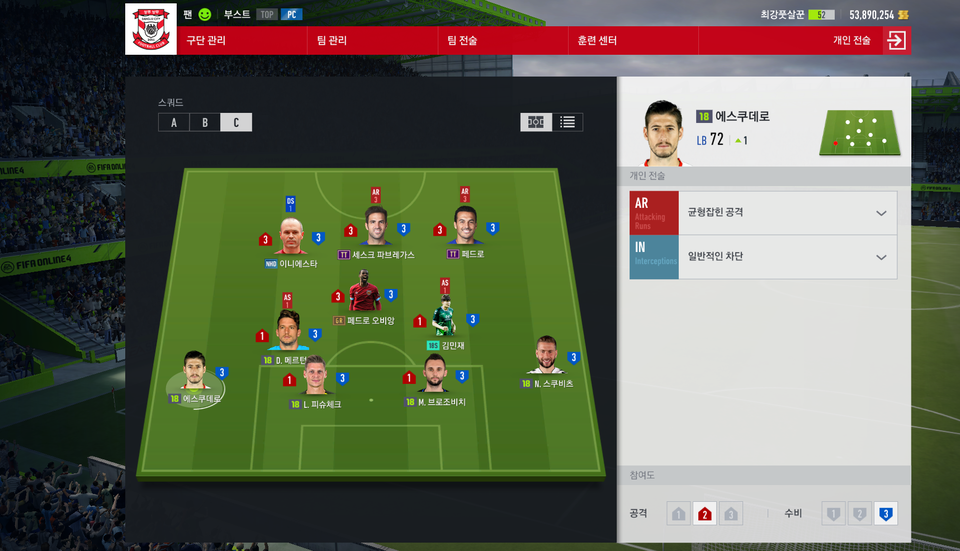The height and width of the screenshot is (551, 960).
Task: Click the club crest logo
Action: click(x=151, y=29)
